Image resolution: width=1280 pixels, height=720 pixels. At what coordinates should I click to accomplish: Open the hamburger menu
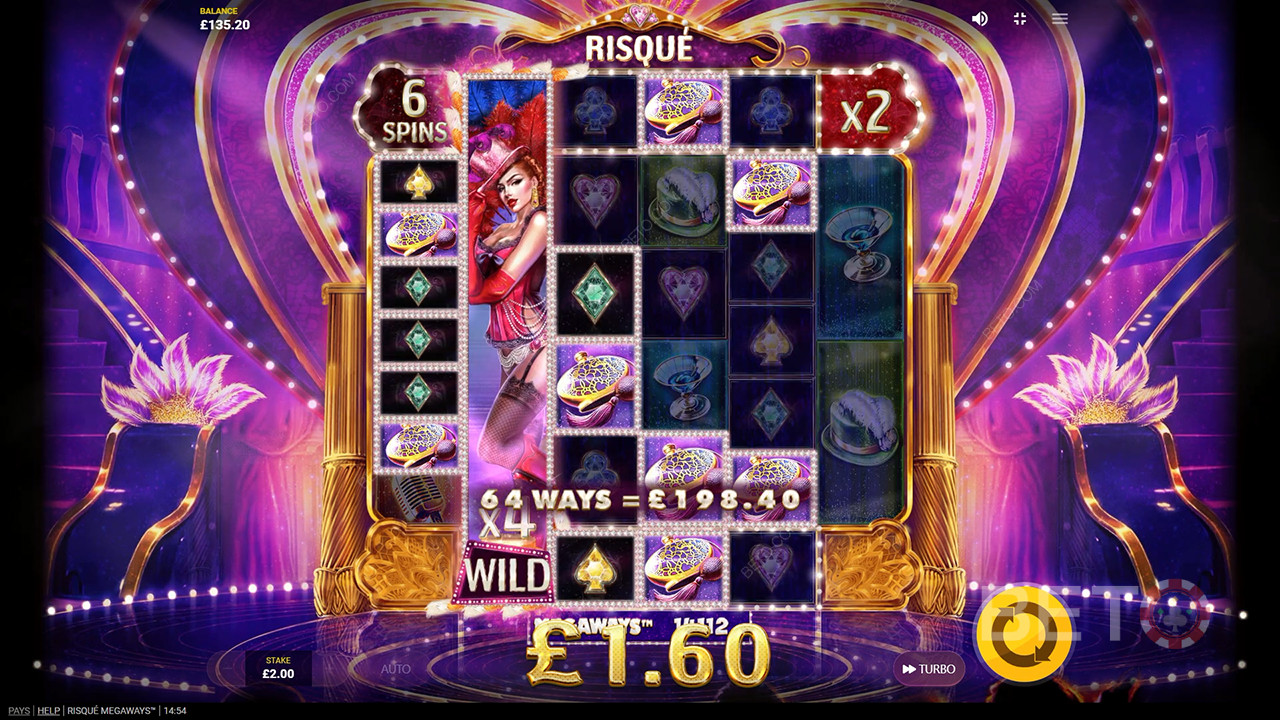coord(1060,19)
